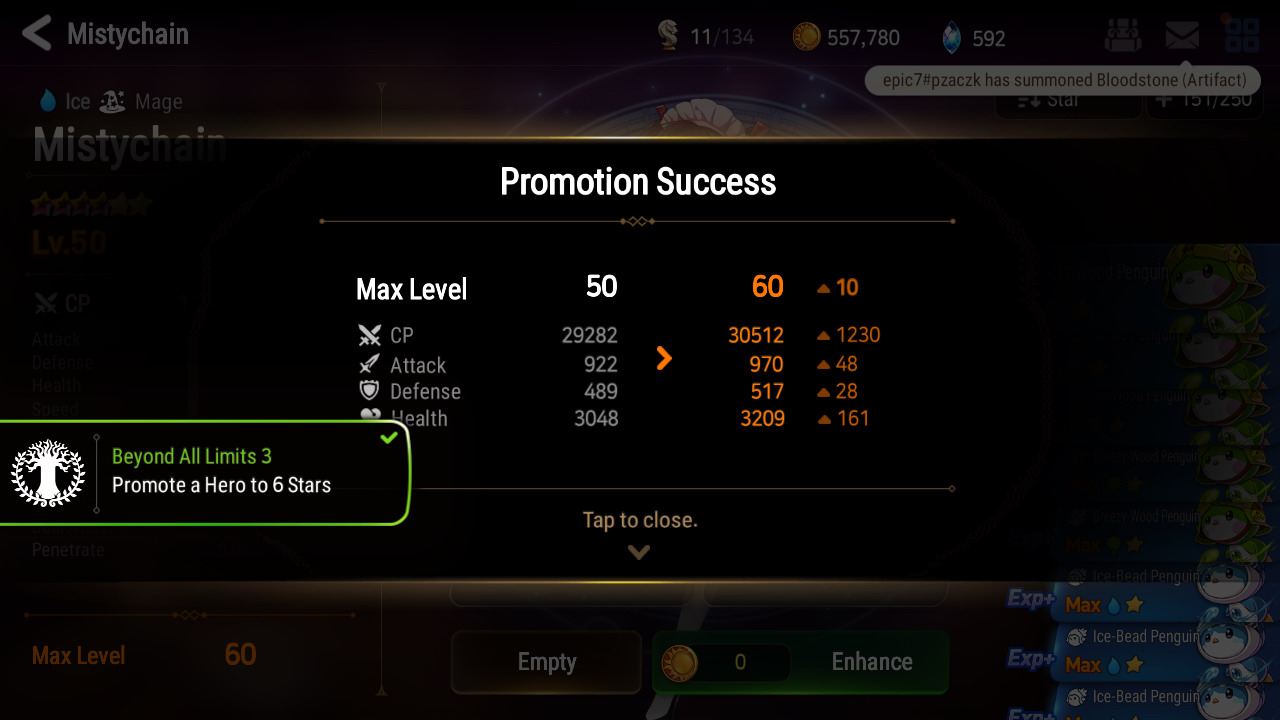
Task: Open the Beyond All Limits 3 achievement notification
Action: (x=204, y=472)
